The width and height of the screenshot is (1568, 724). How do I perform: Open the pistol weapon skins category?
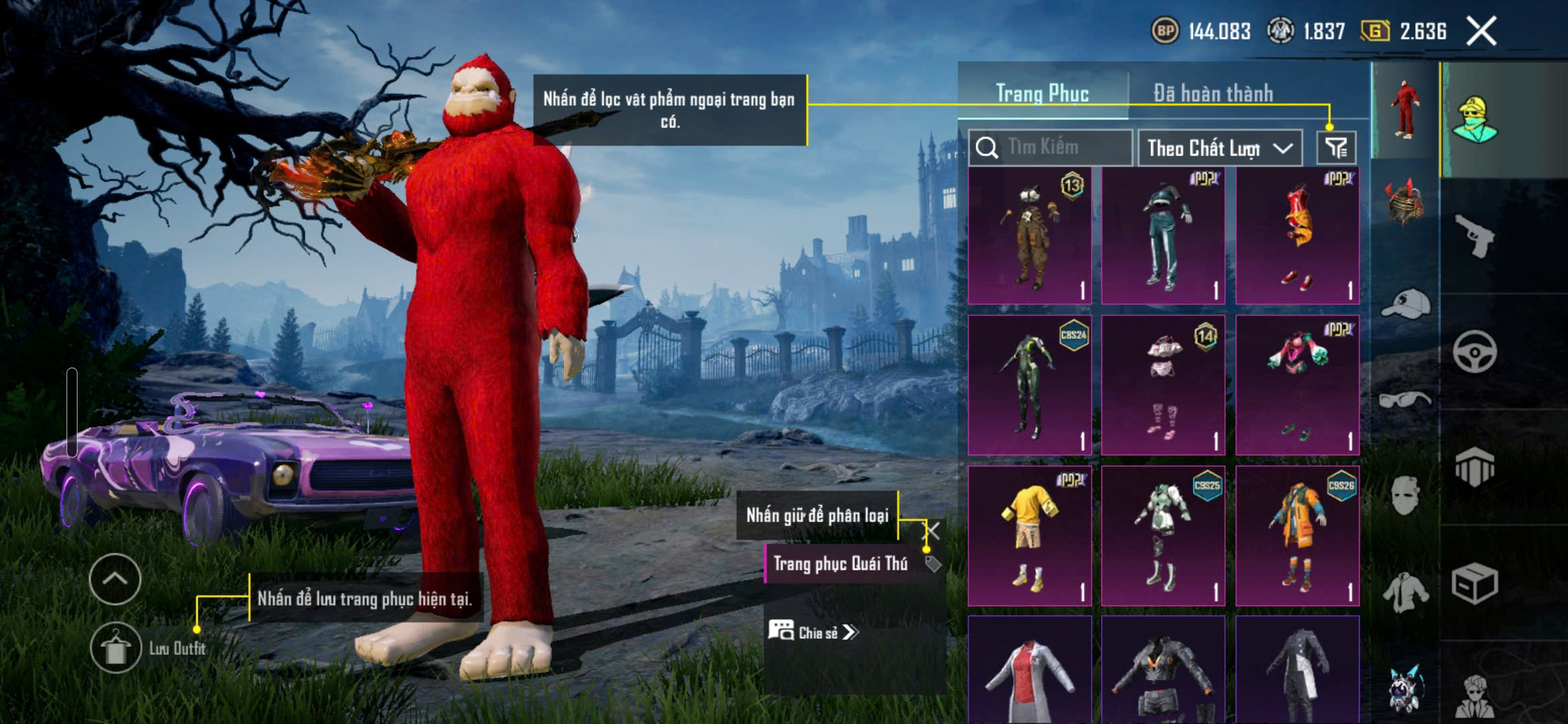(1475, 236)
